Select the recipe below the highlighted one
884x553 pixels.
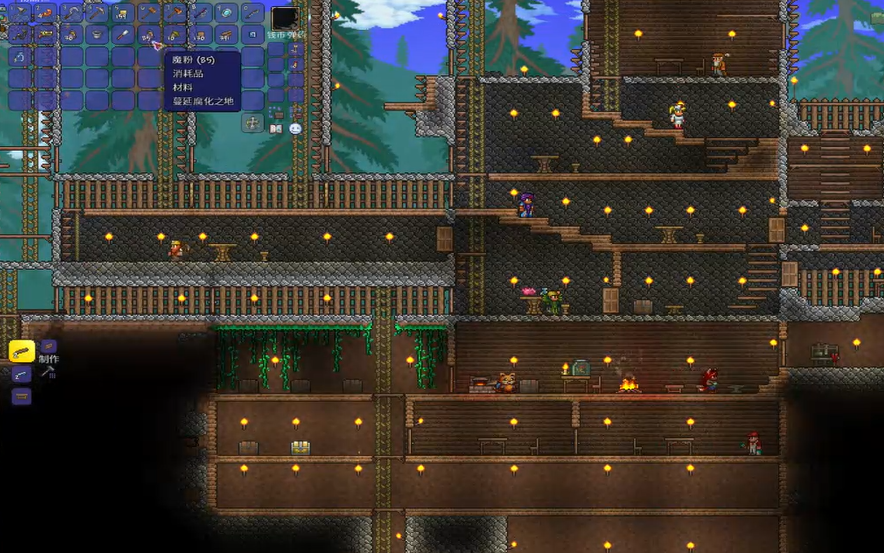[x=21, y=375]
